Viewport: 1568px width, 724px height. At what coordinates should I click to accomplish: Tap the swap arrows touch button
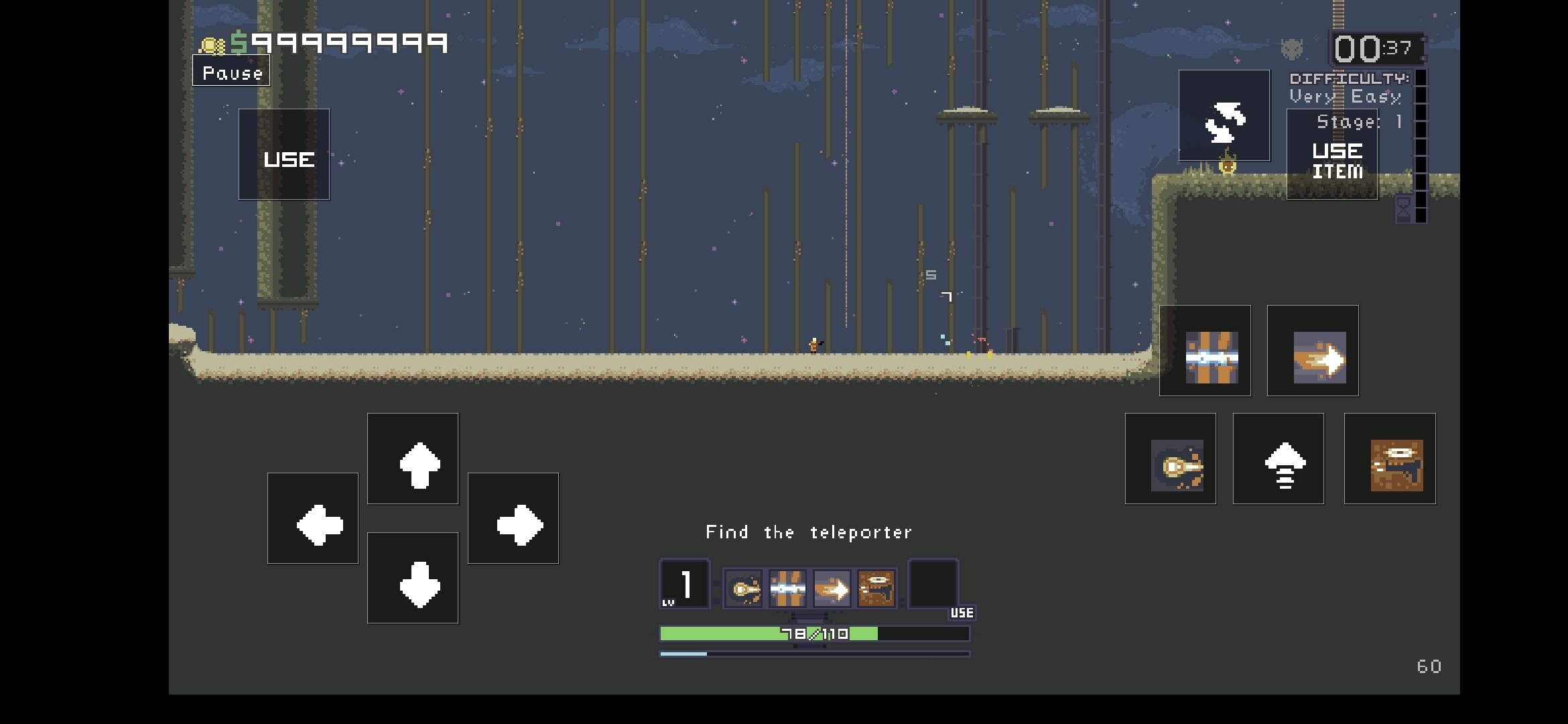coord(1224,116)
